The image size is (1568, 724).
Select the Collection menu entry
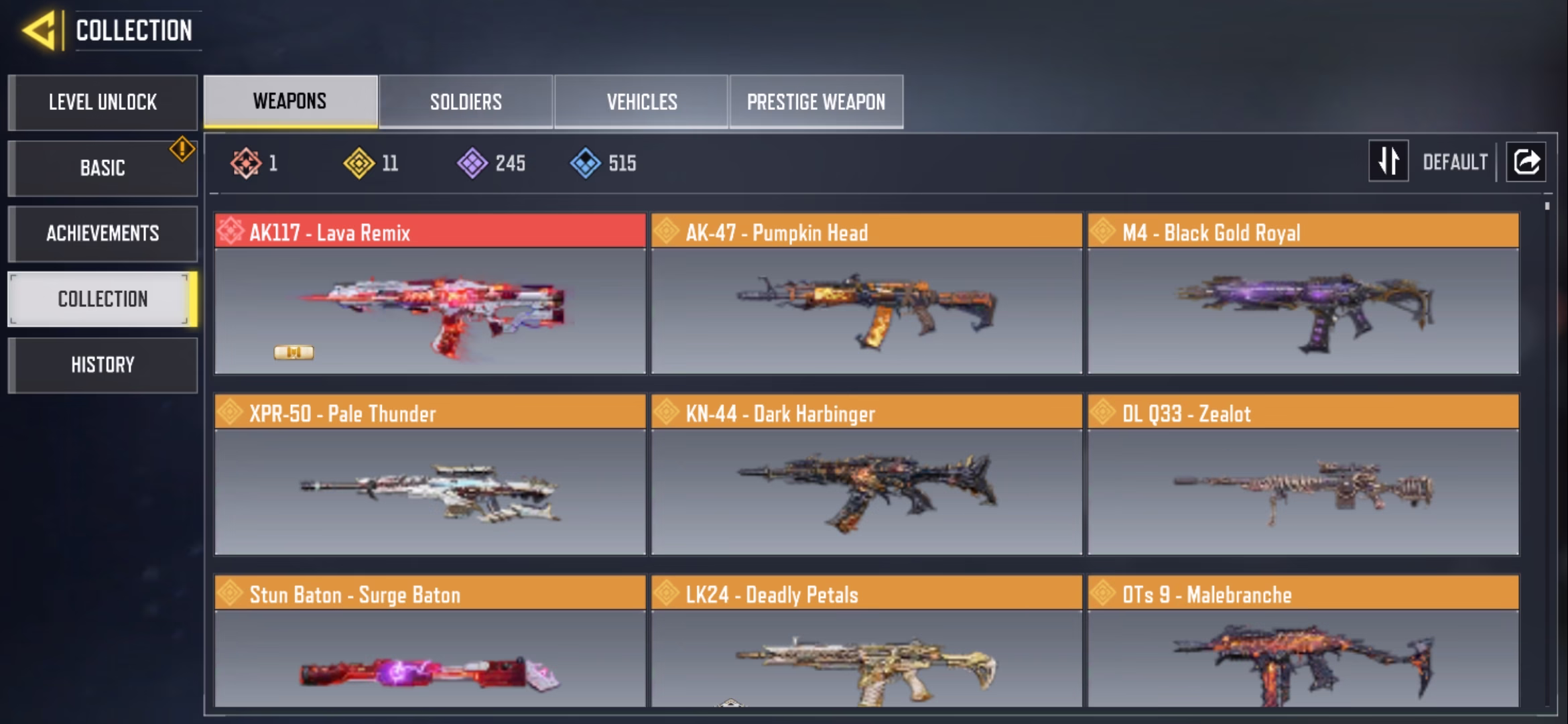coord(103,299)
